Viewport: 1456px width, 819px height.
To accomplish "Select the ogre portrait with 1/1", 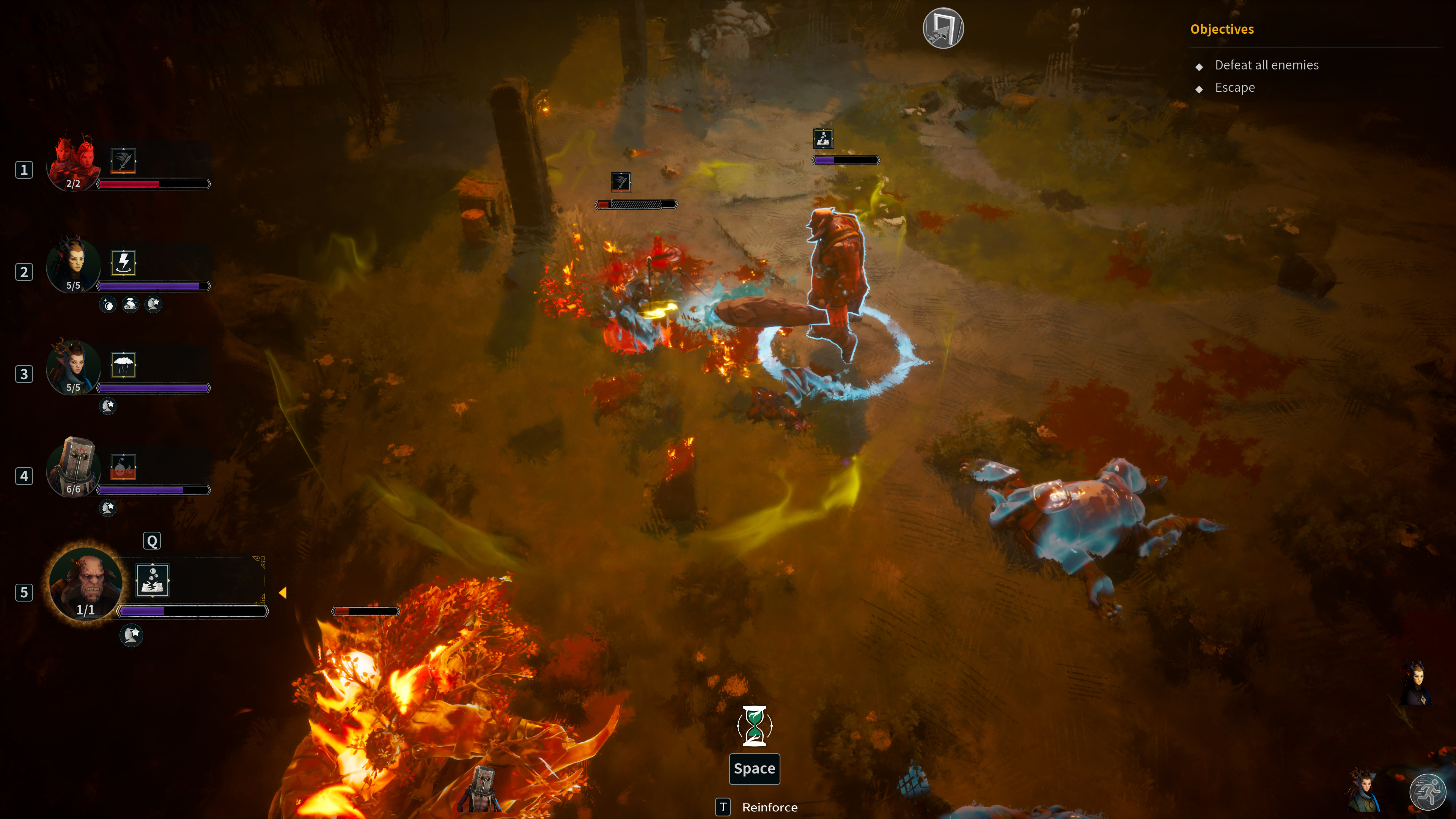I will 85,585.
